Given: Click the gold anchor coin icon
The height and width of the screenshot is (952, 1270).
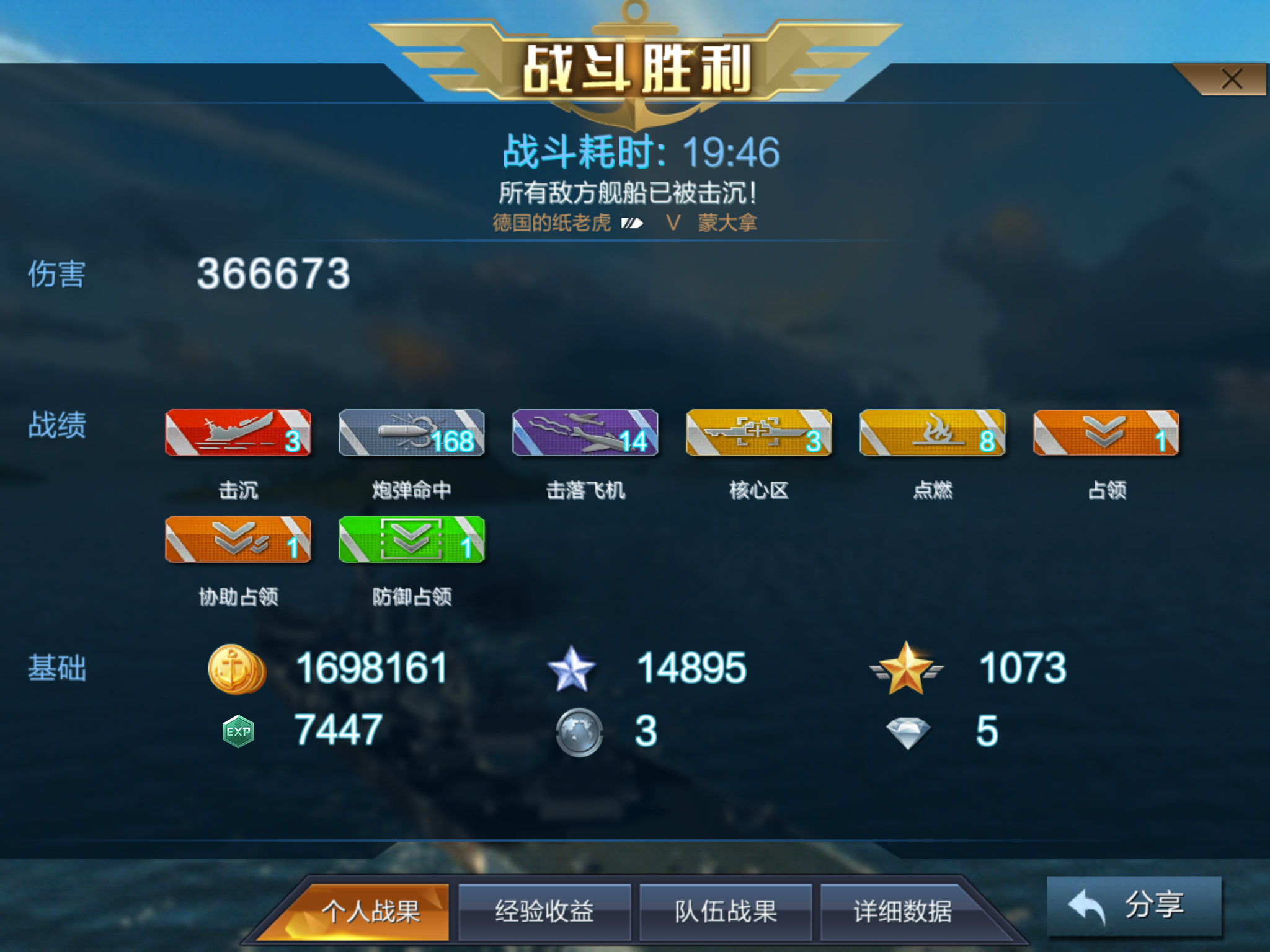Looking at the screenshot, I should coord(236,671).
